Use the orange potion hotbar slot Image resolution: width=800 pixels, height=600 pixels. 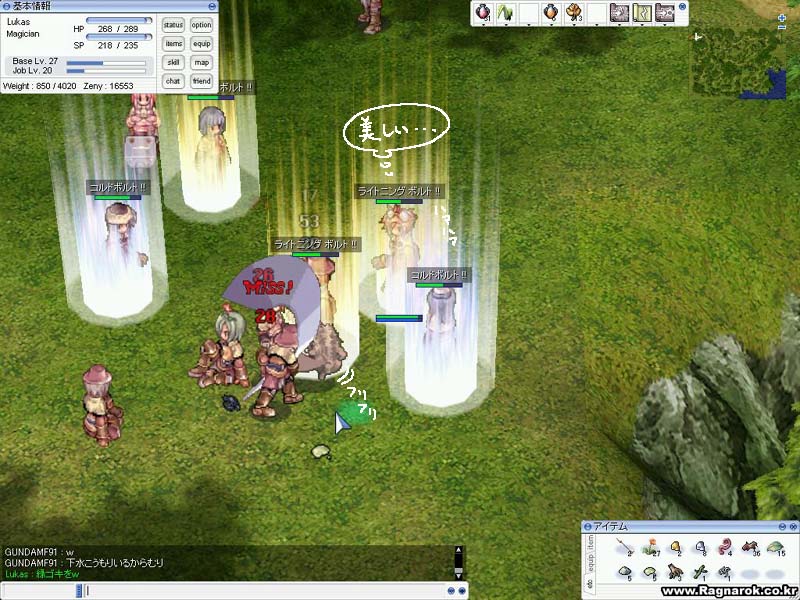pos(551,13)
